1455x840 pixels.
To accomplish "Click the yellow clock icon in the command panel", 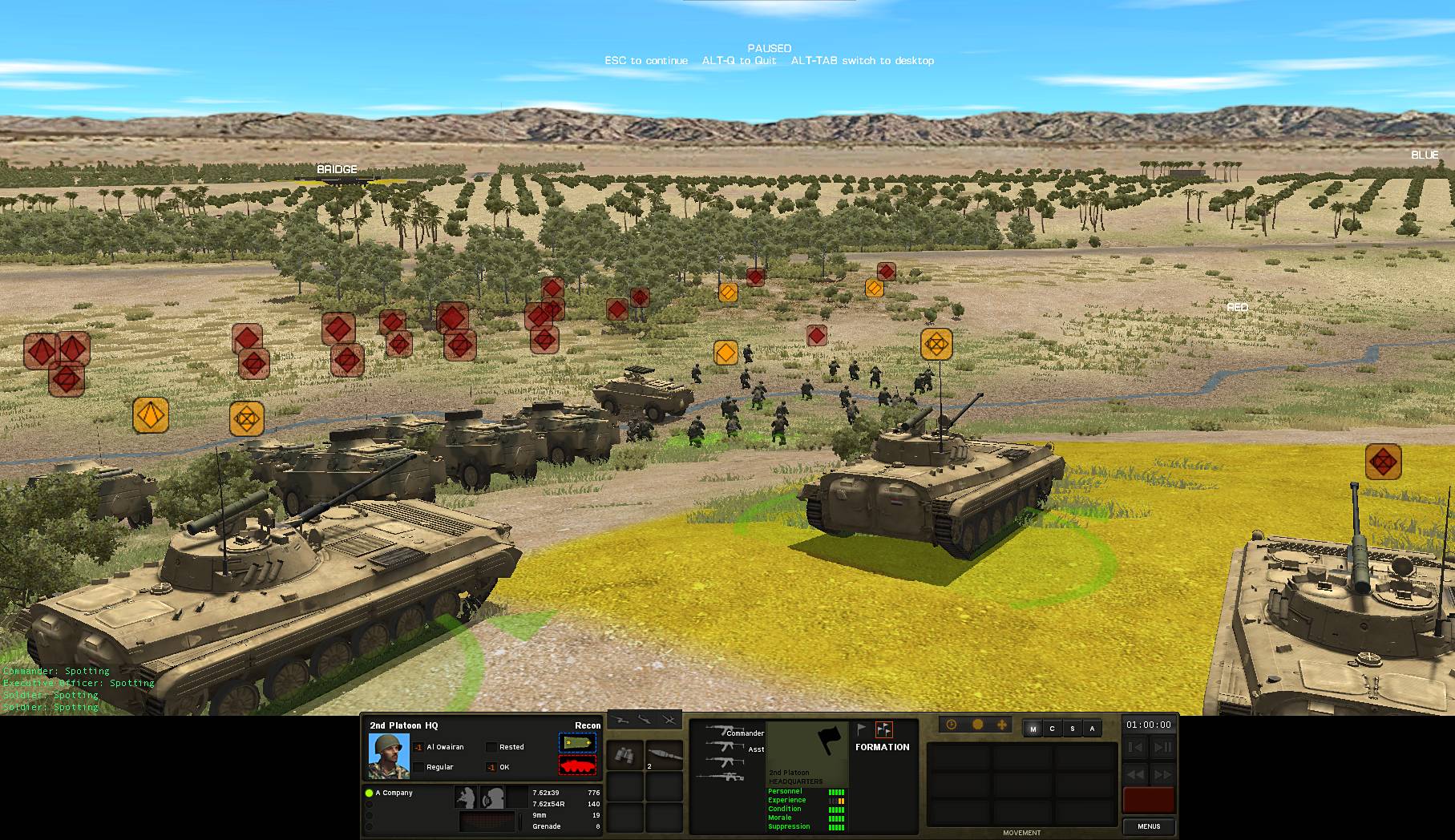I will click(x=951, y=725).
